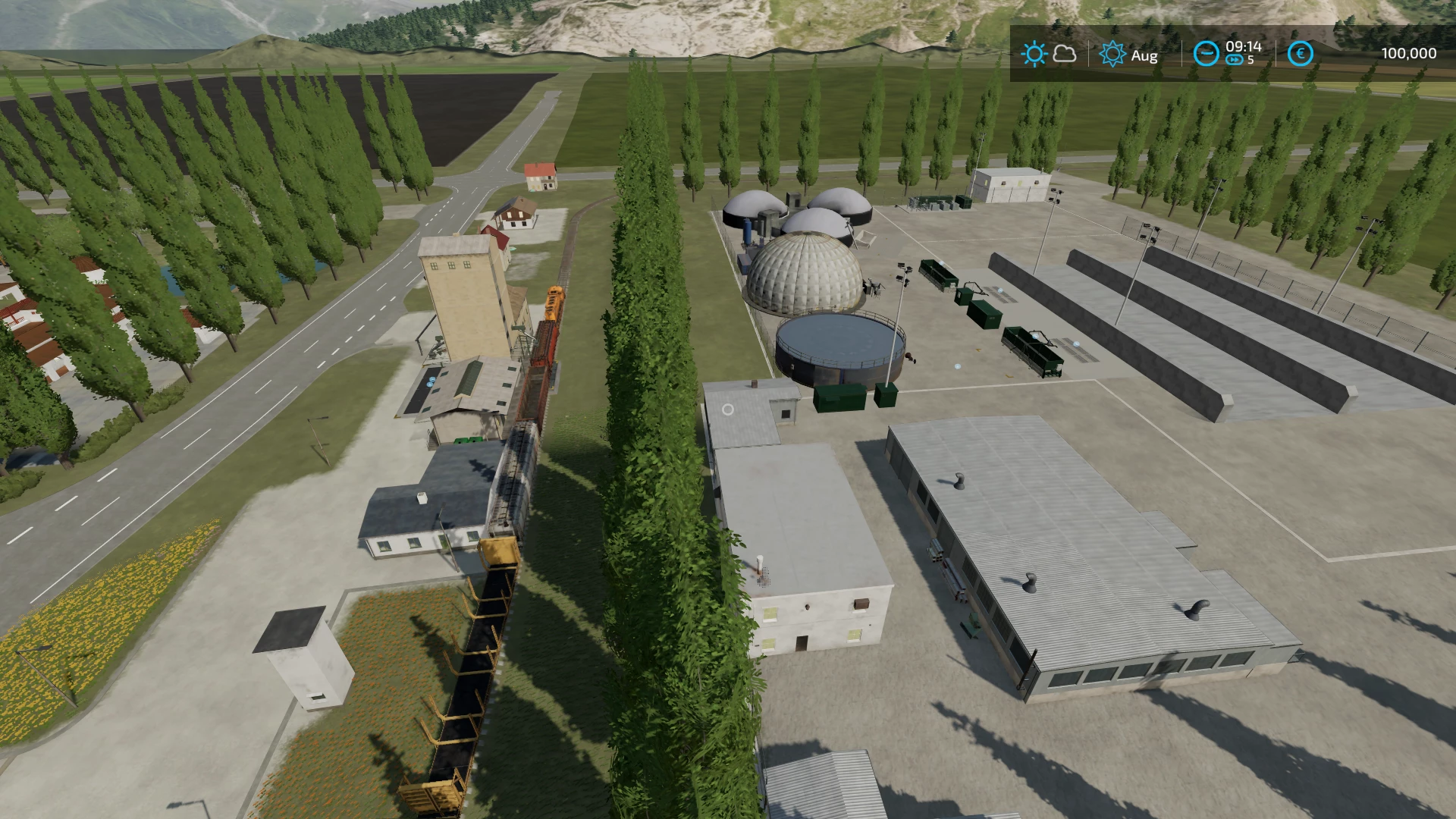Click the cloud forecast icon
1456x819 pixels.
[x=1065, y=54]
